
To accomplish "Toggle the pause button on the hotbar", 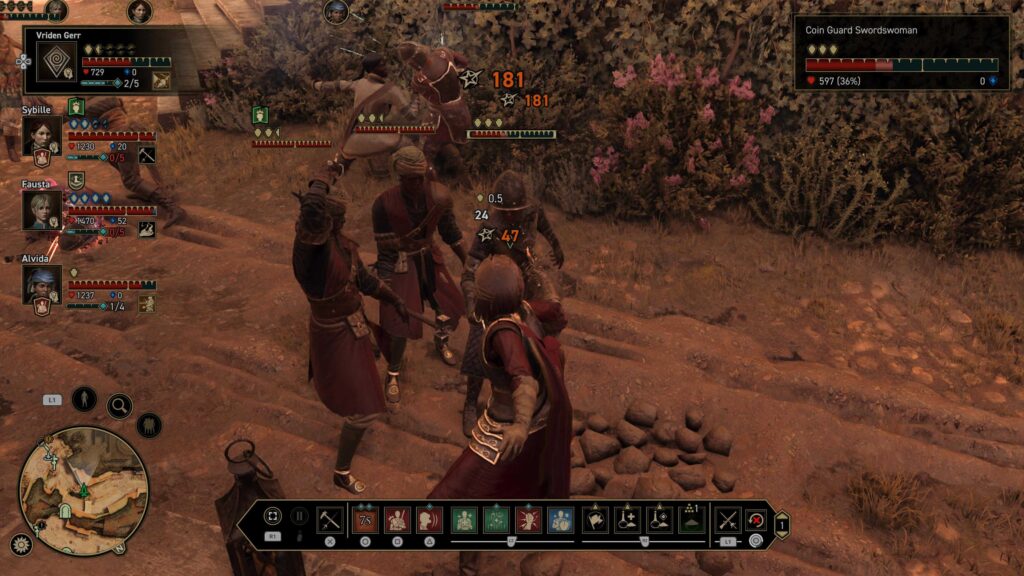I will pyautogui.click(x=299, y=517).
